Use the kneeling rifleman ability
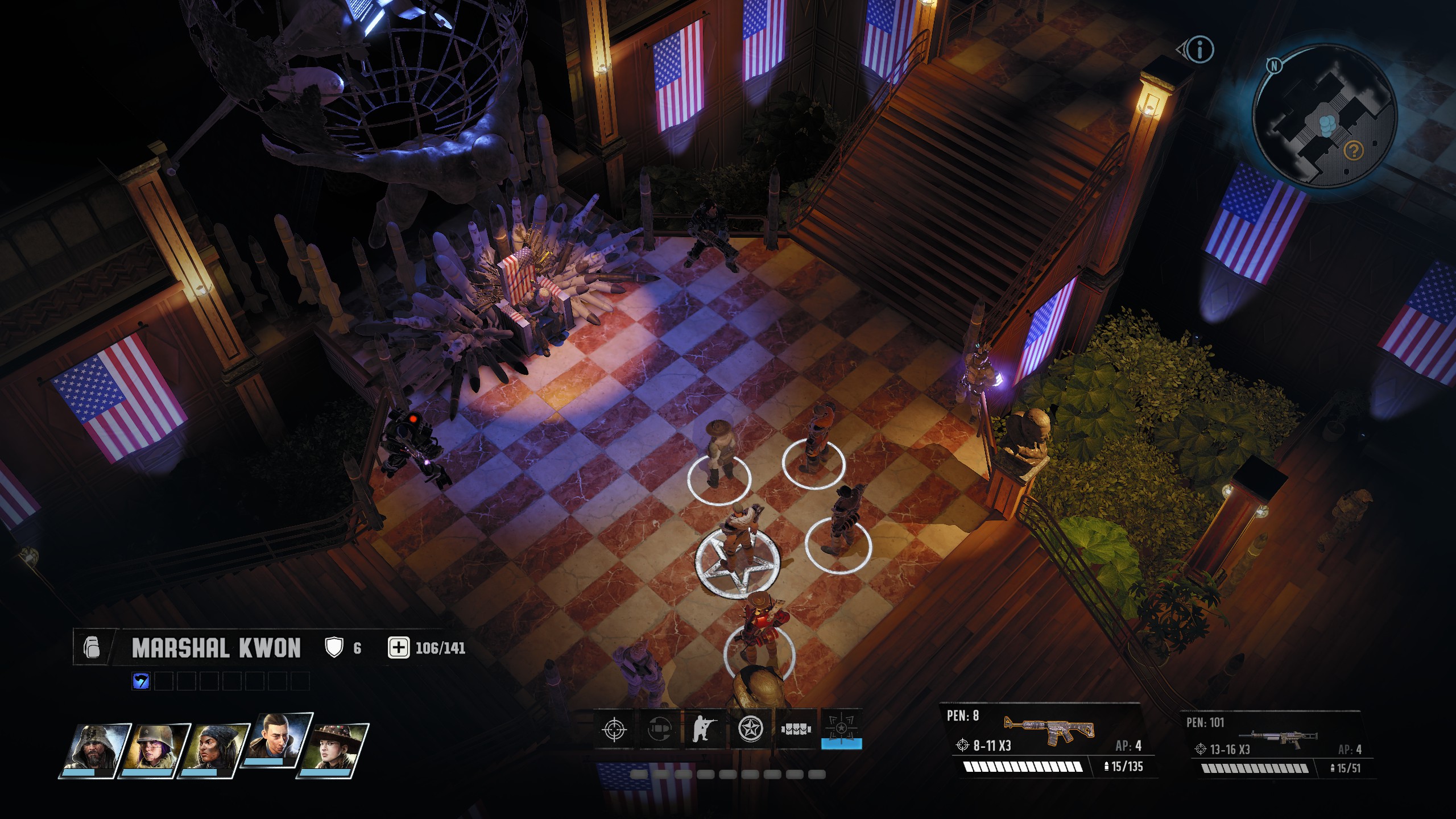Image resolution: width=1456 pixels, height=819 pixels. pos(704,729)
